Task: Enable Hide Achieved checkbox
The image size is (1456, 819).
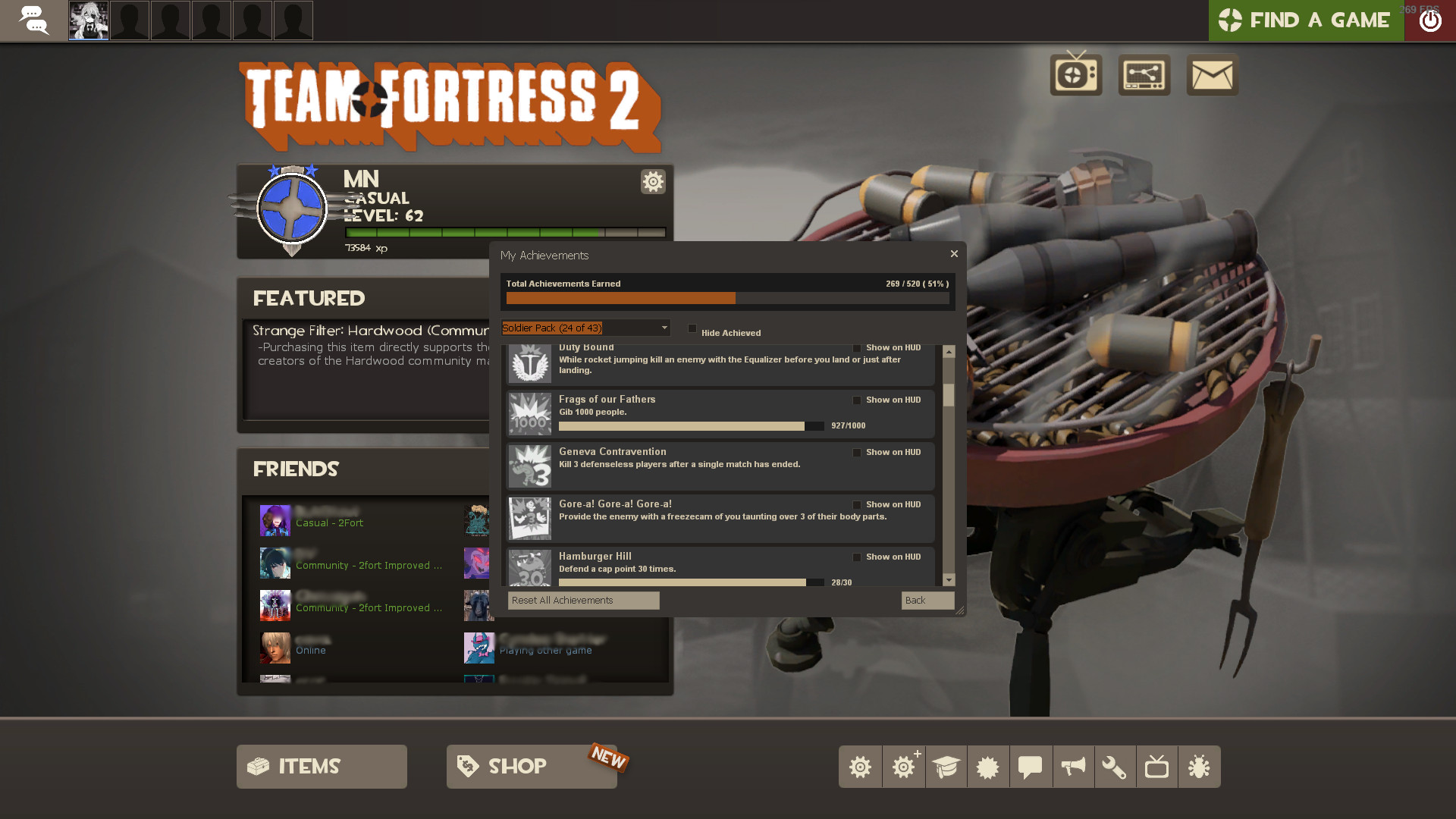Action: pos(692,328)
